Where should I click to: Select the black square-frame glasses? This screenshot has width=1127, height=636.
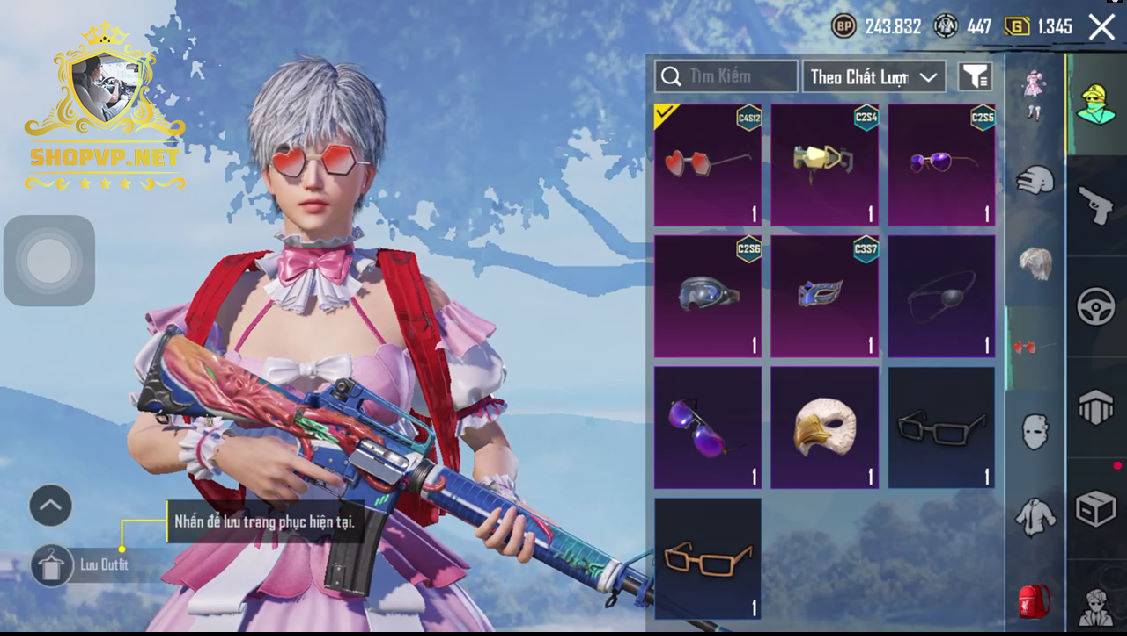pyautogui.click(x=941, y=427)
